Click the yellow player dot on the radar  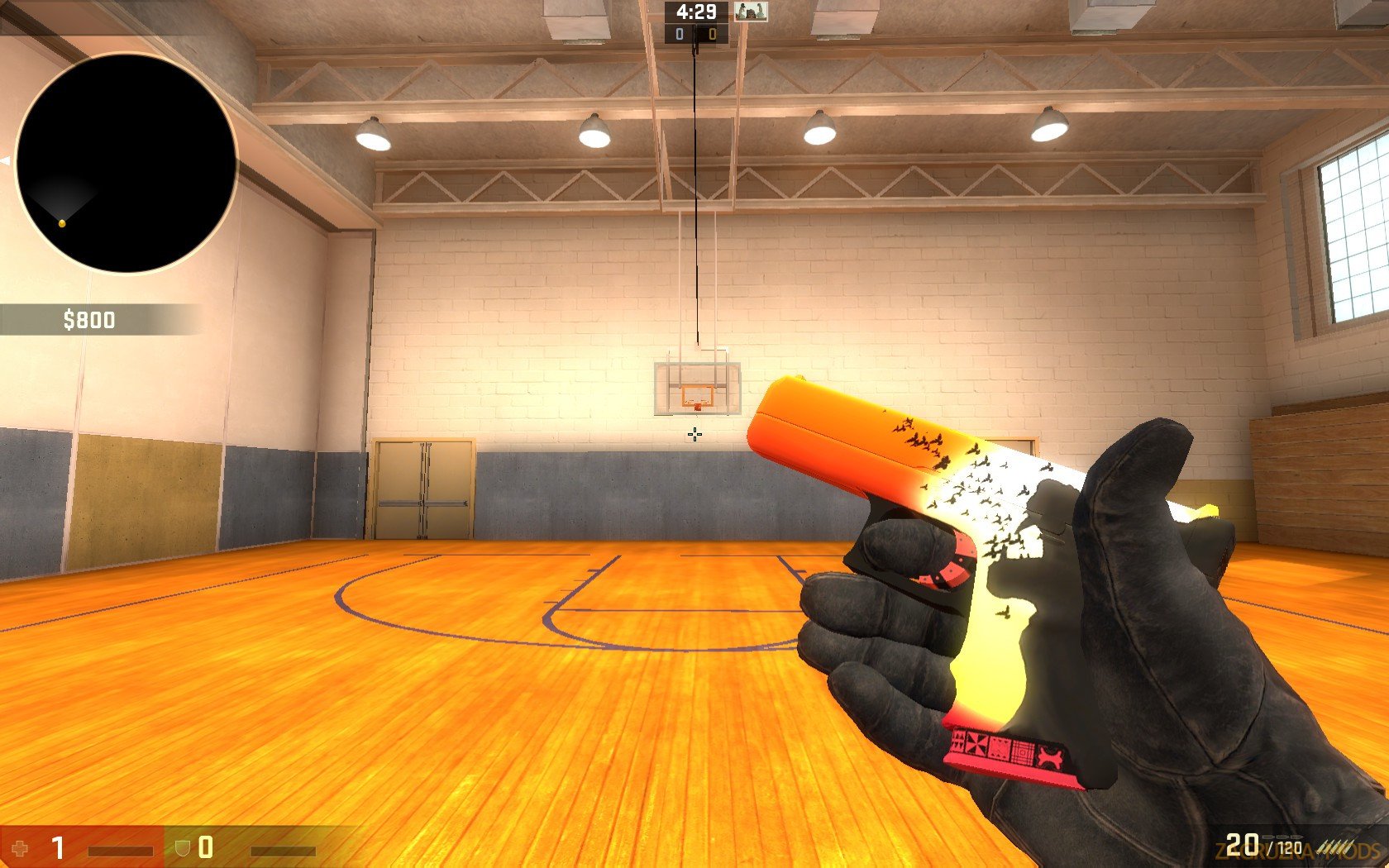coord(60,222)
